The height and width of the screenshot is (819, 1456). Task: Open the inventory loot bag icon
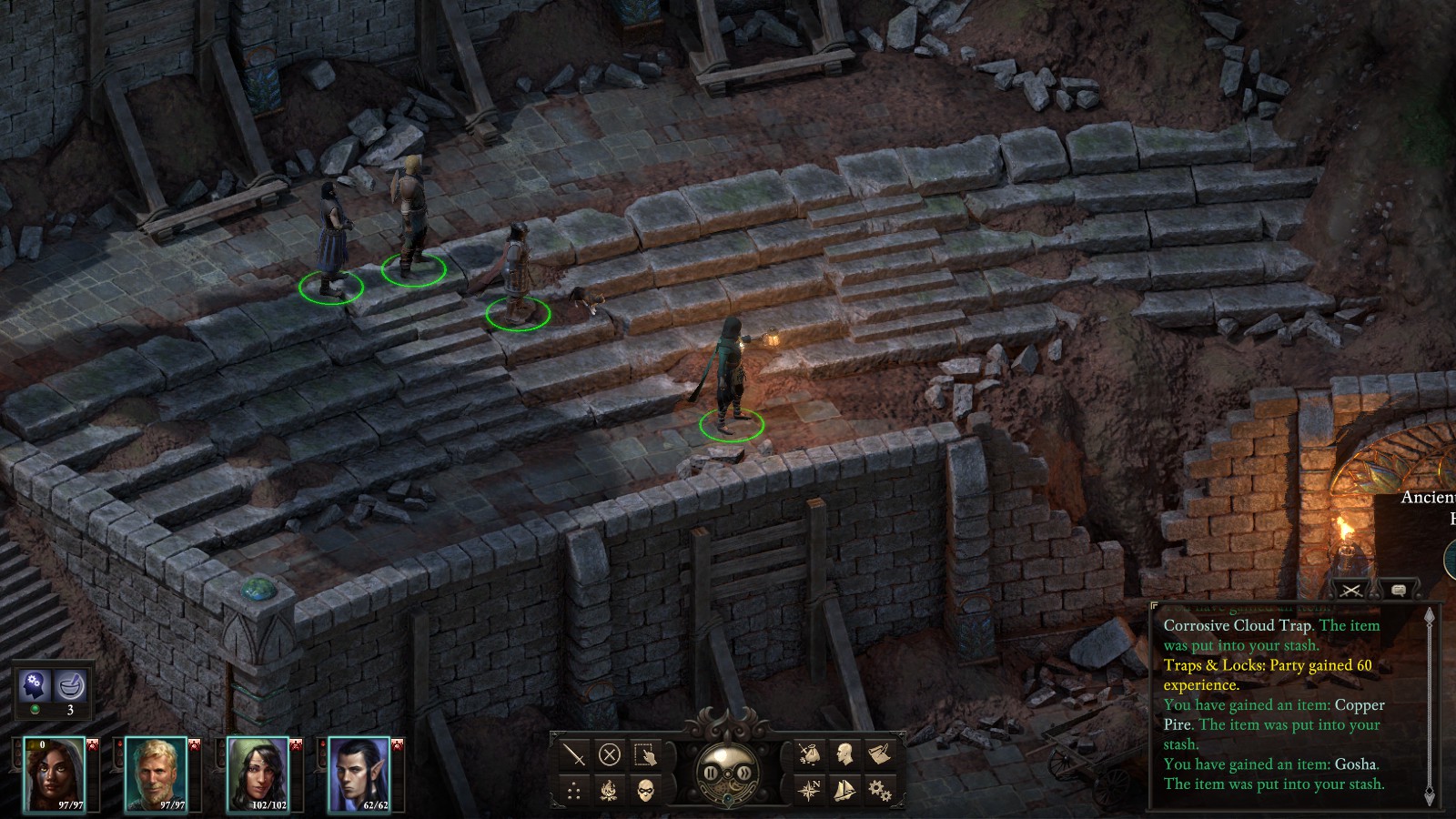pos(809,754)
